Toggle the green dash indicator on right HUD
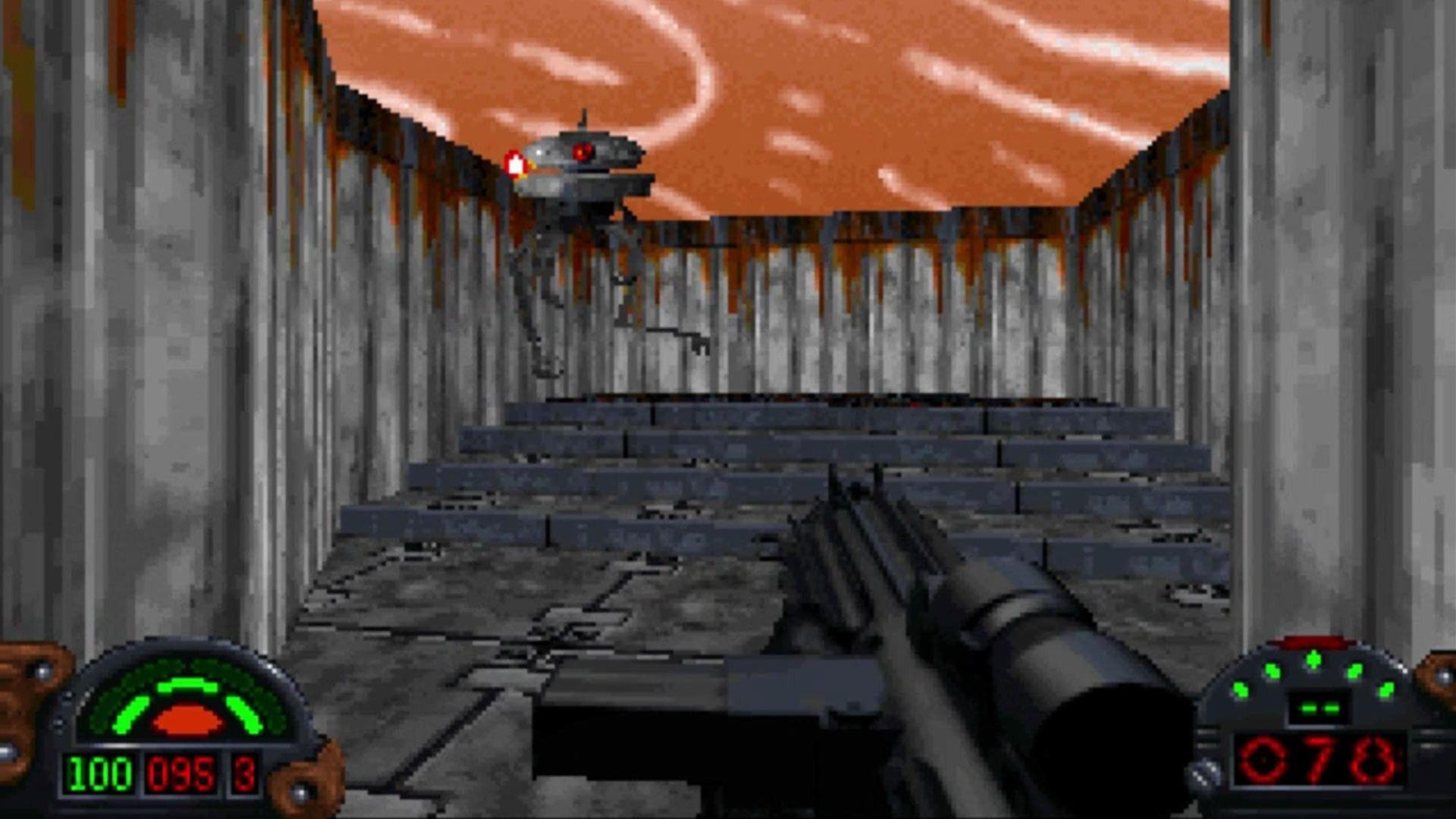1456x819 pixels. pos(1319,708)
